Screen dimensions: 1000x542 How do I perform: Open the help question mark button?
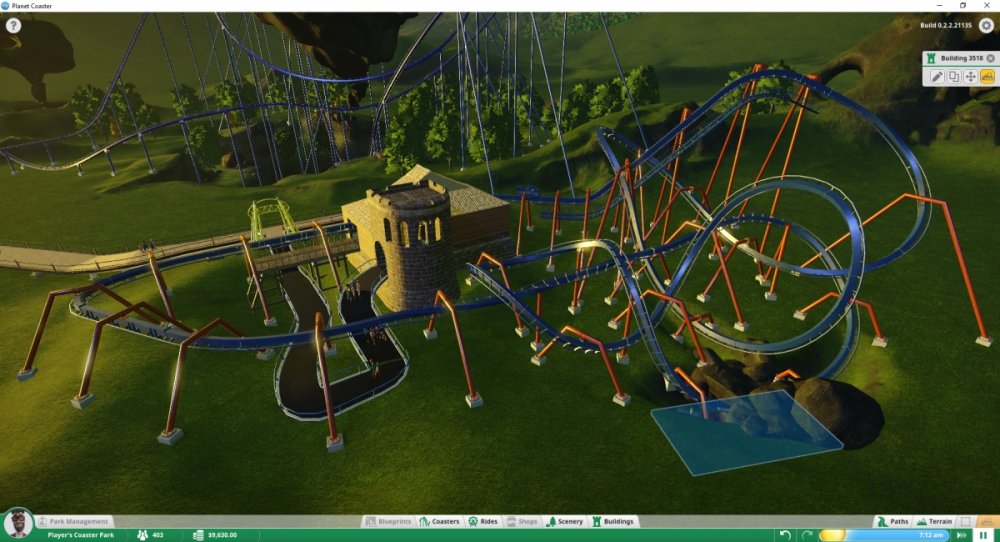coord(14,25)
